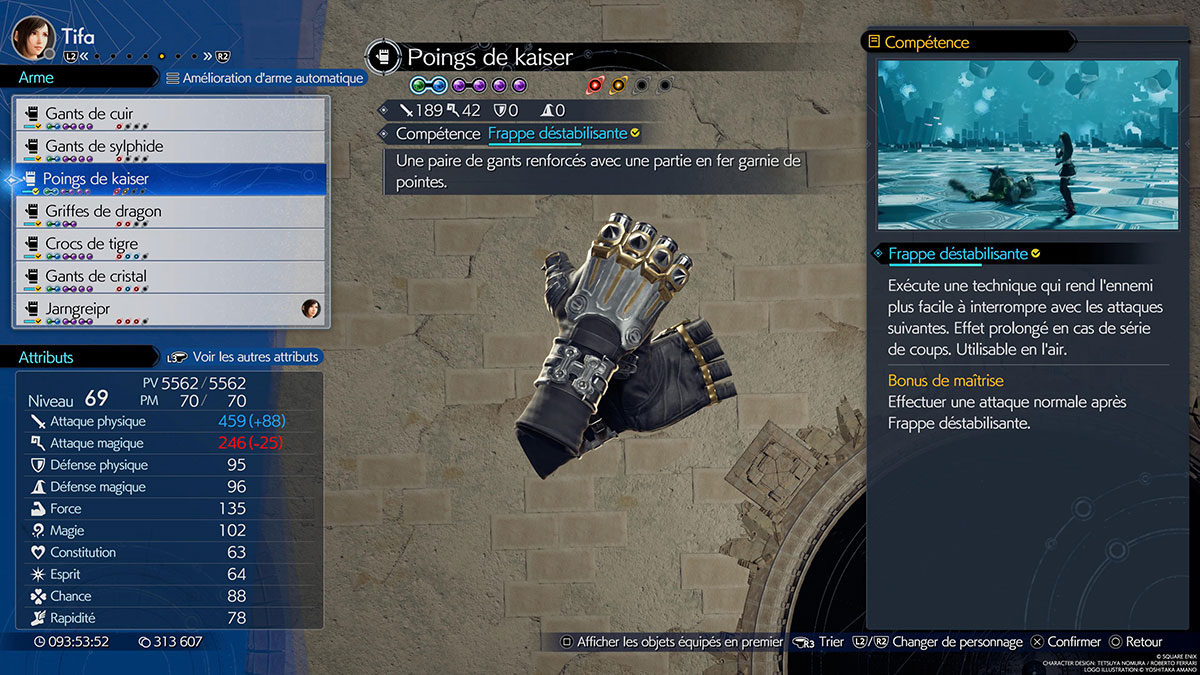
Task: Select the equipped Jarngreipr weapon
Action: click(170, 309)
